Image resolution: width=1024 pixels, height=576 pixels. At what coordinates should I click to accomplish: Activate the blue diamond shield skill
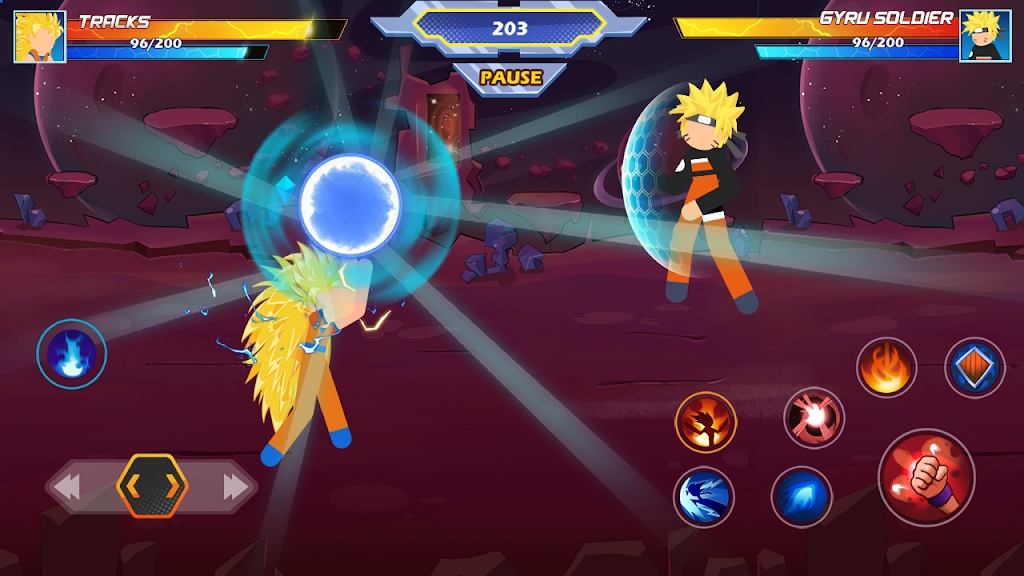[x=974, y=368]
